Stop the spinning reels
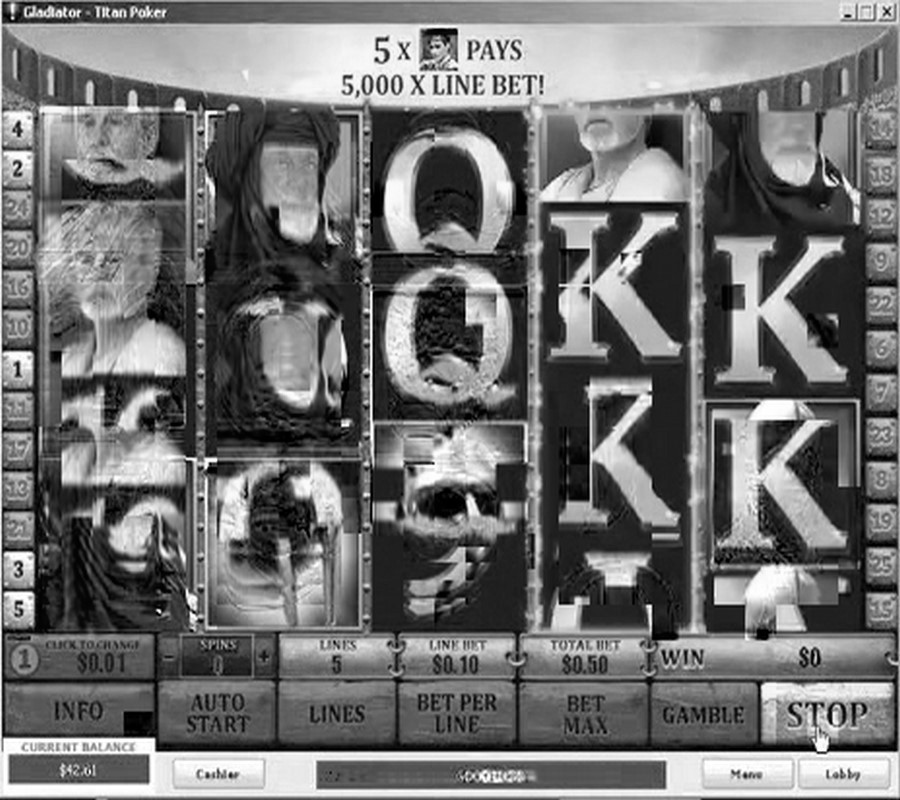Viewport: 900px width, 800px height. click(x=826, y=714)
